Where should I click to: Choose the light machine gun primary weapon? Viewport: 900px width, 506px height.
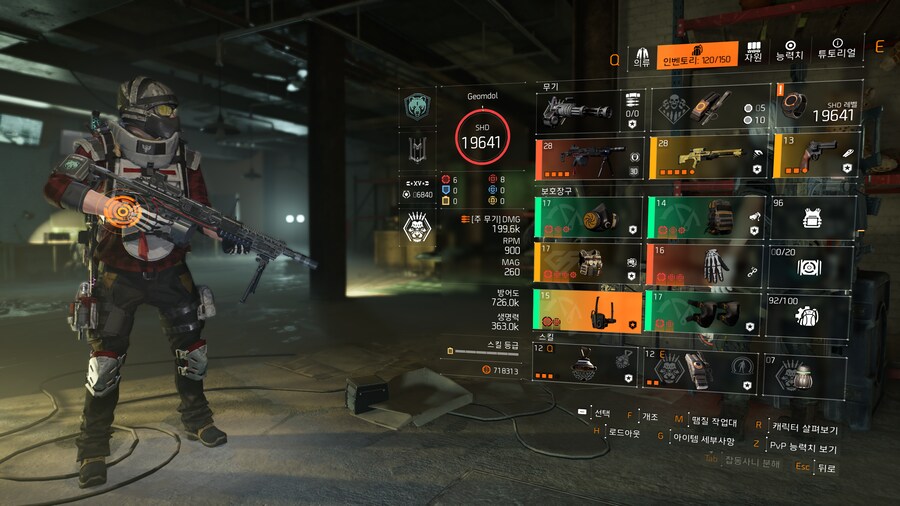tap(588, 159)
